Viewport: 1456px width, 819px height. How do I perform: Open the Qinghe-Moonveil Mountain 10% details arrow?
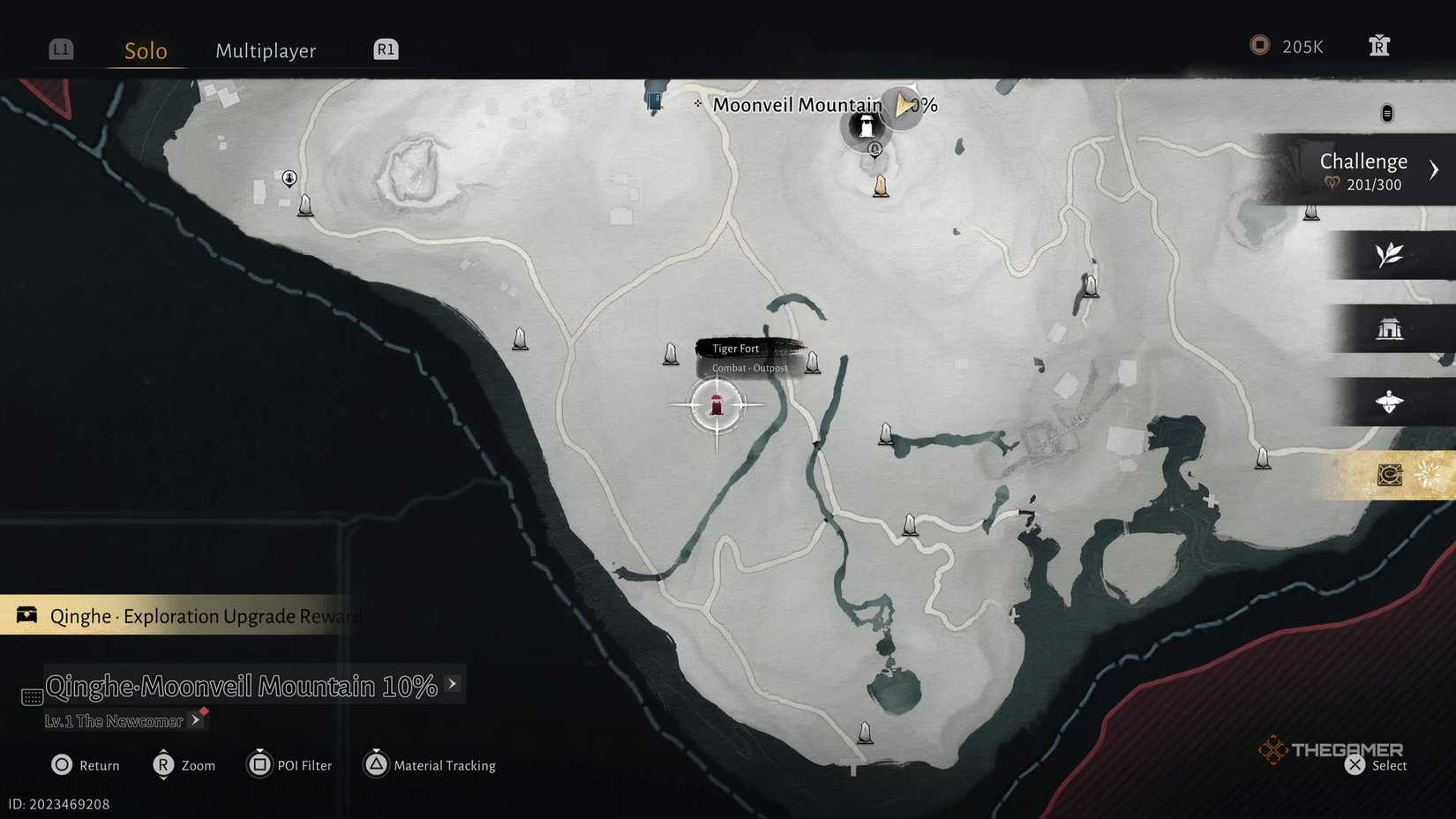(x=453, y=684)
